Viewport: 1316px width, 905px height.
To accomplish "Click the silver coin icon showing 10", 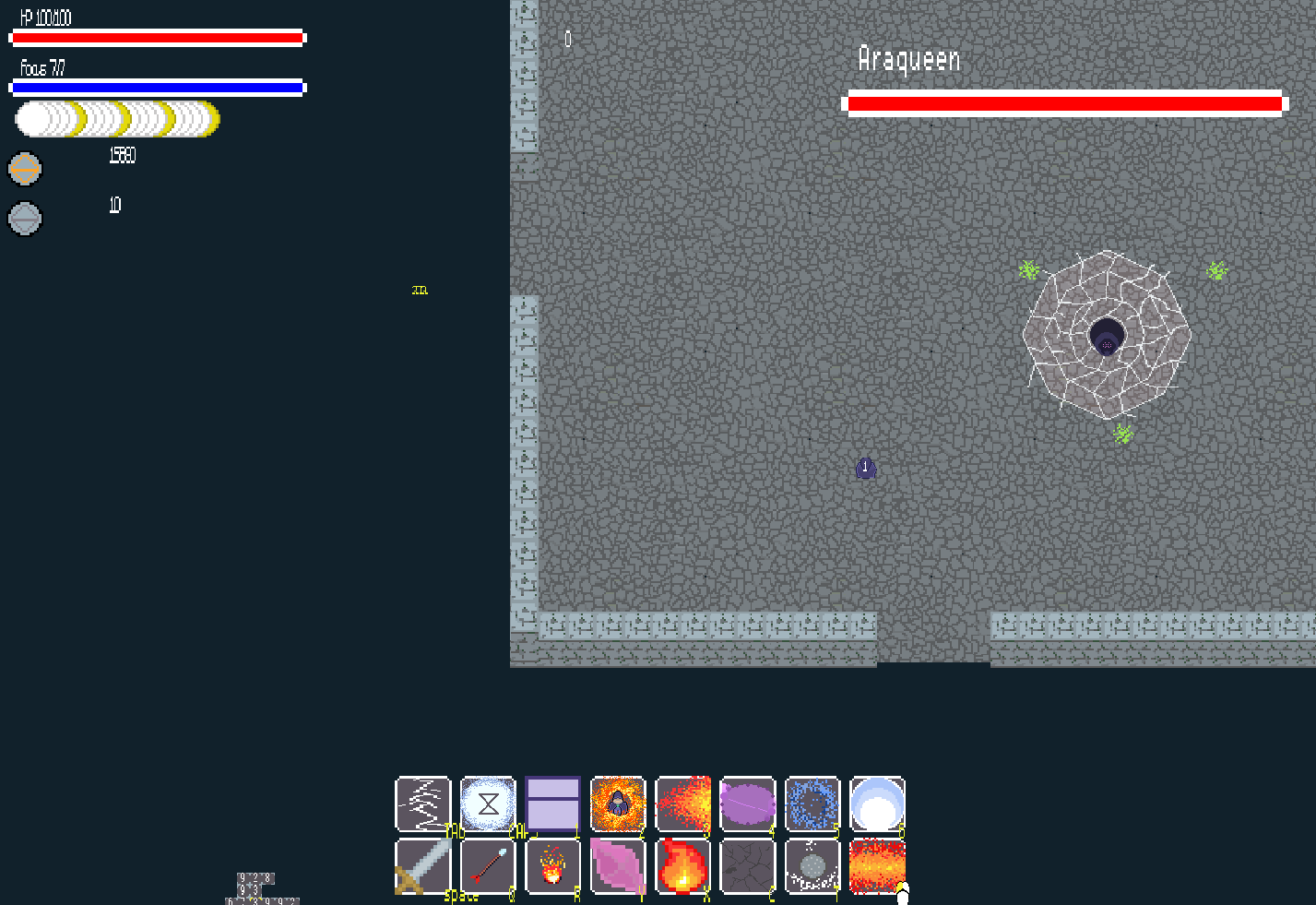I will pos(25,219).
